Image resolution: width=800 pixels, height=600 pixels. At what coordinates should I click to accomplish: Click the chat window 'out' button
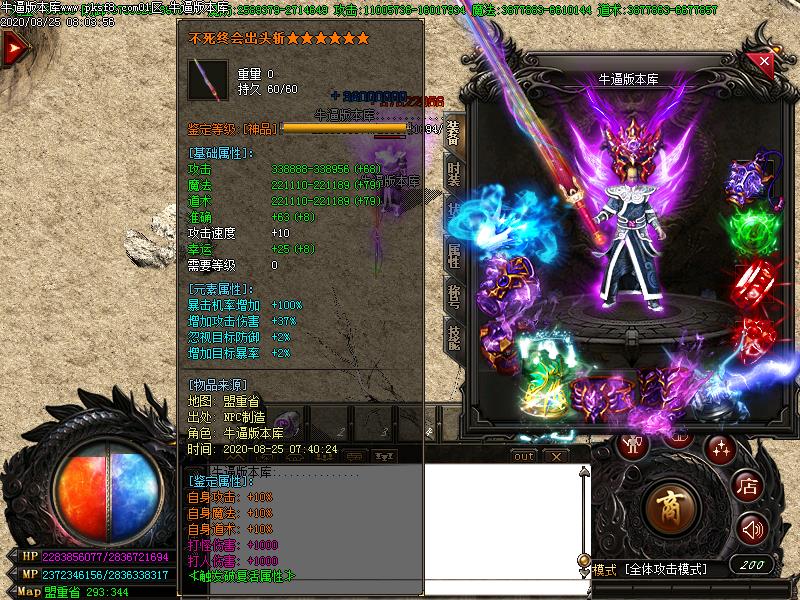(523, 456)
